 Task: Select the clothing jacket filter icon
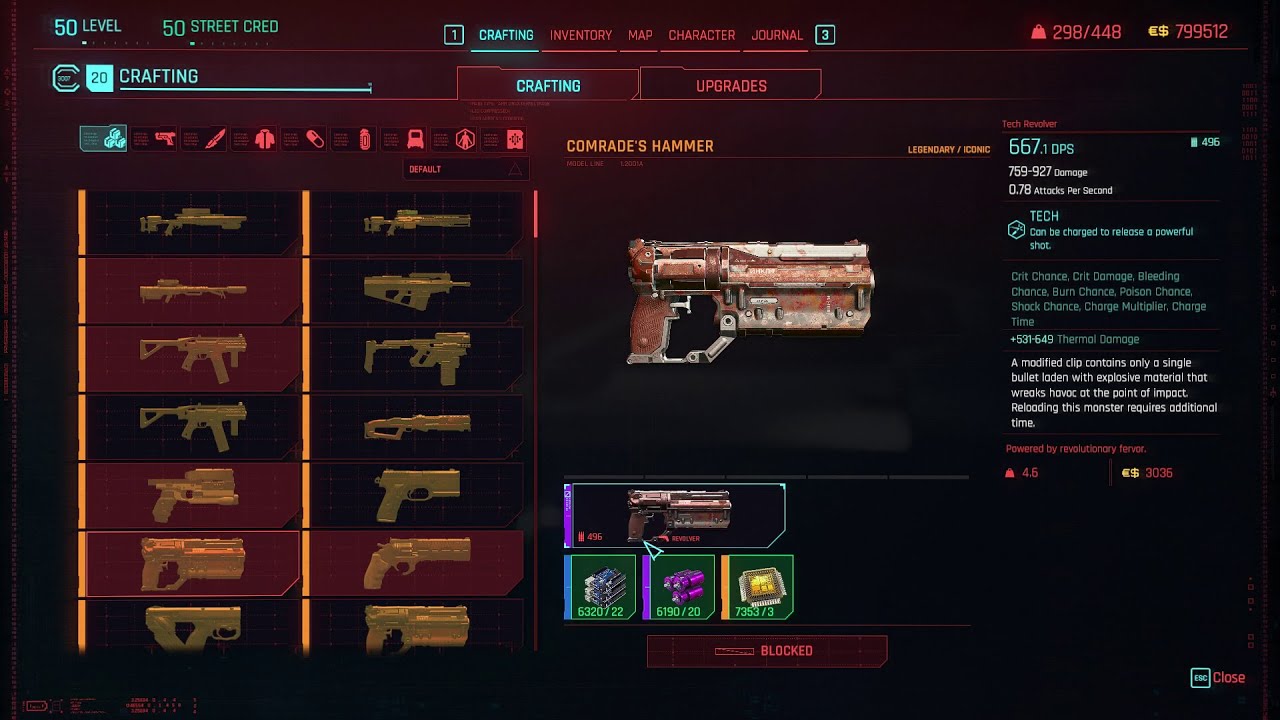click(x=262, y=139)
